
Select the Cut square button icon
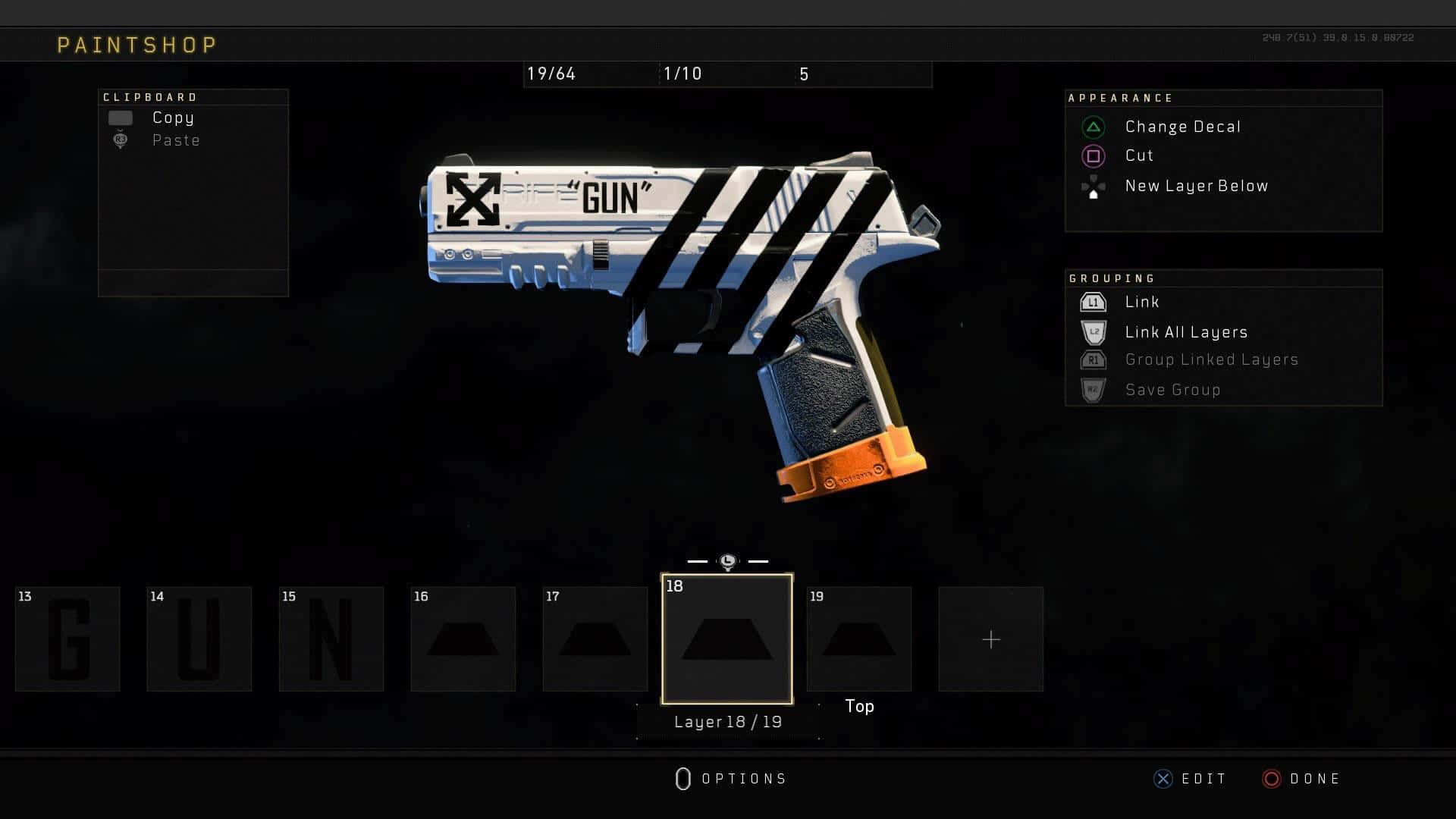tap(1092, 155)
